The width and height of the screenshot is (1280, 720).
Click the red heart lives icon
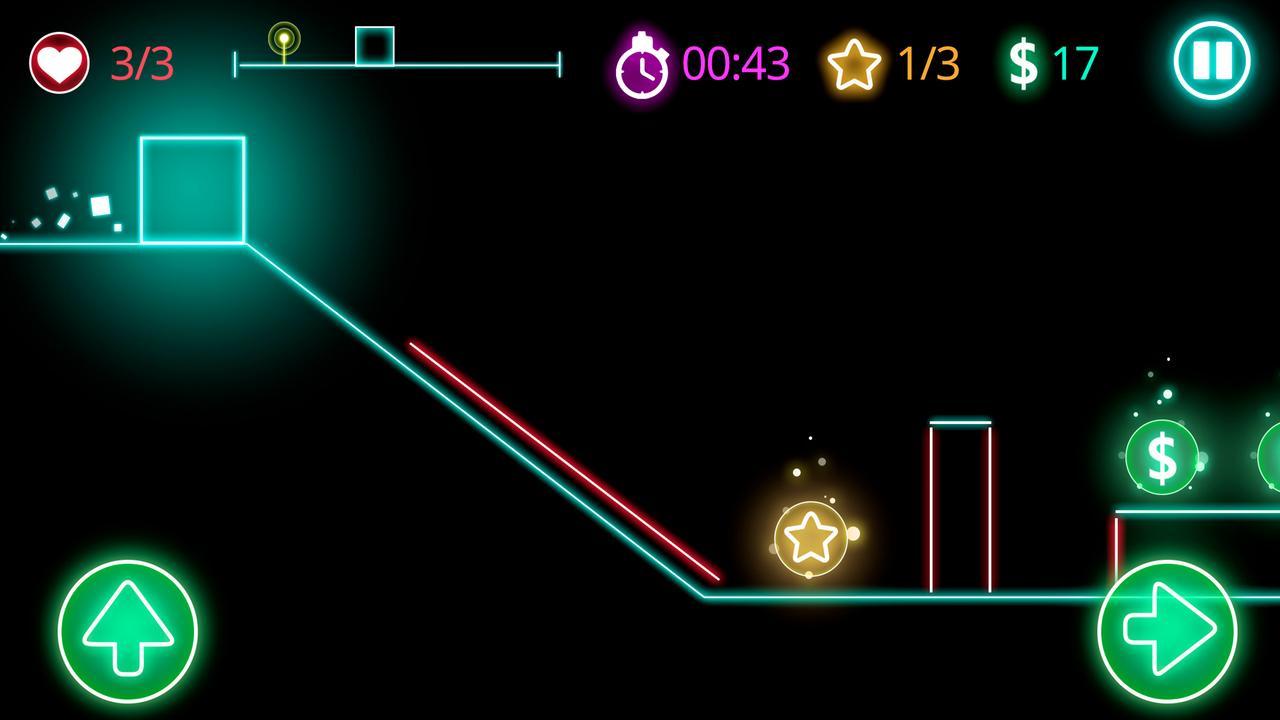58,60
